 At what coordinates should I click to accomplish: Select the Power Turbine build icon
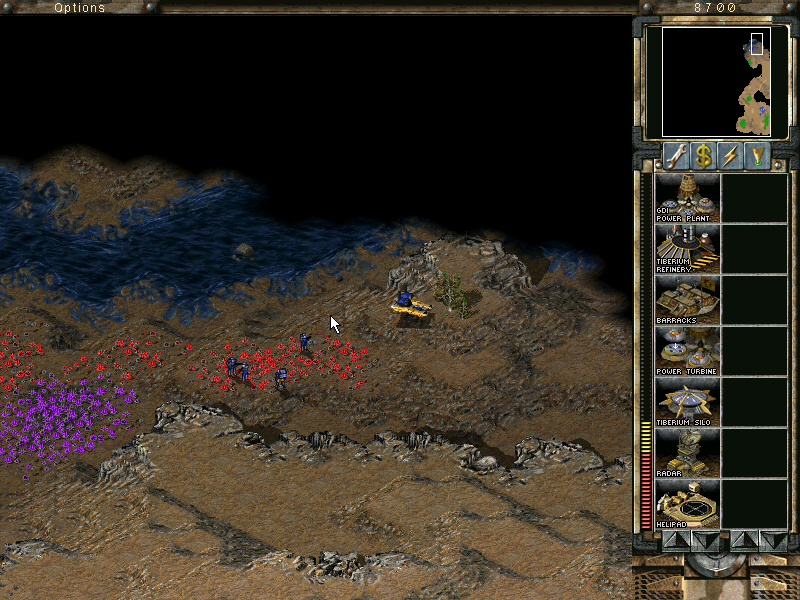(x=687, y=351)
